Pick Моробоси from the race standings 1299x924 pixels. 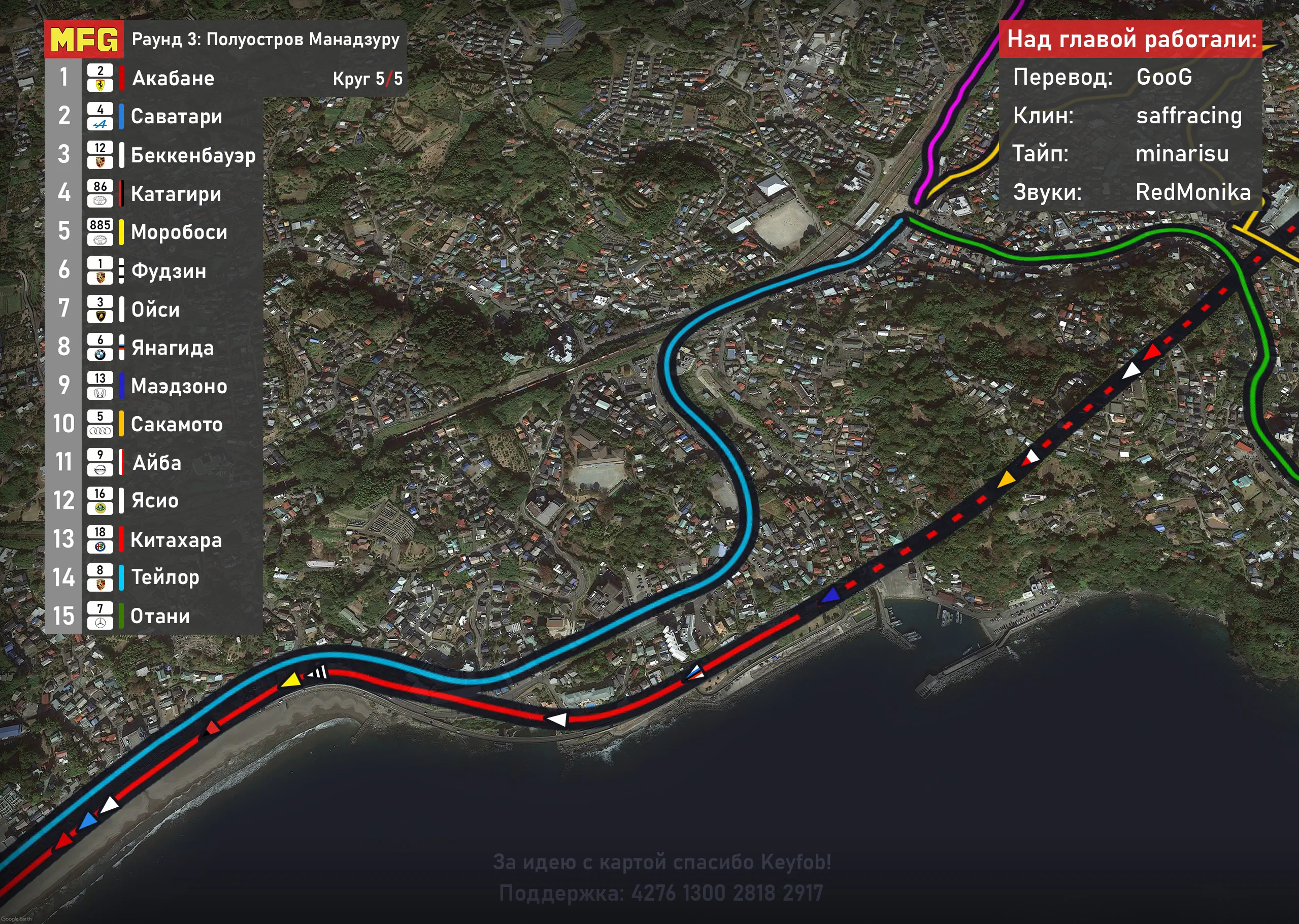tap(179, 232)
